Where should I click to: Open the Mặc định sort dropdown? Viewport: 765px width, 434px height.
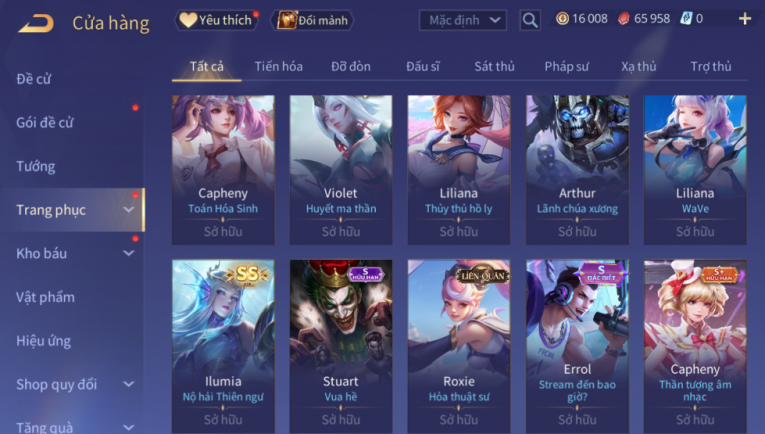coord(462,20)
